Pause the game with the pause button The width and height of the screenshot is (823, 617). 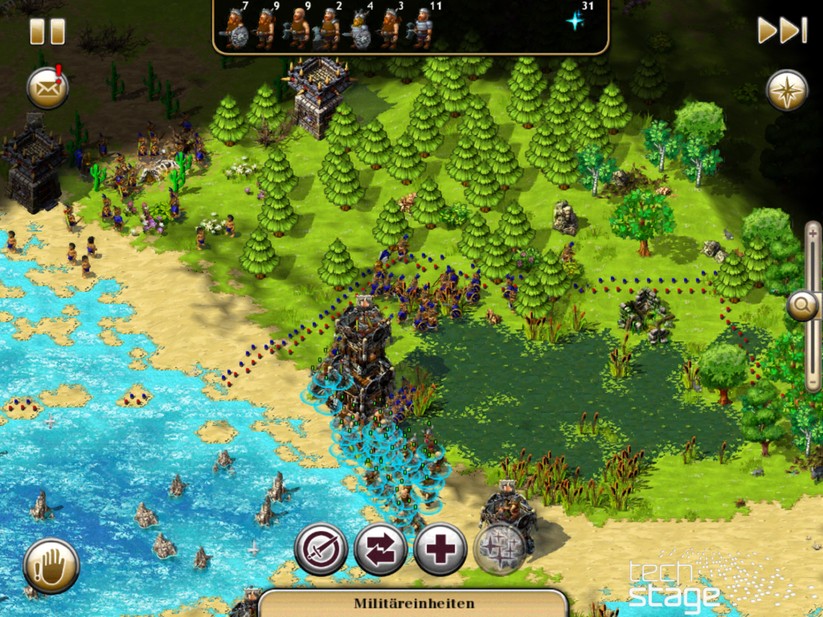[47, 30]
